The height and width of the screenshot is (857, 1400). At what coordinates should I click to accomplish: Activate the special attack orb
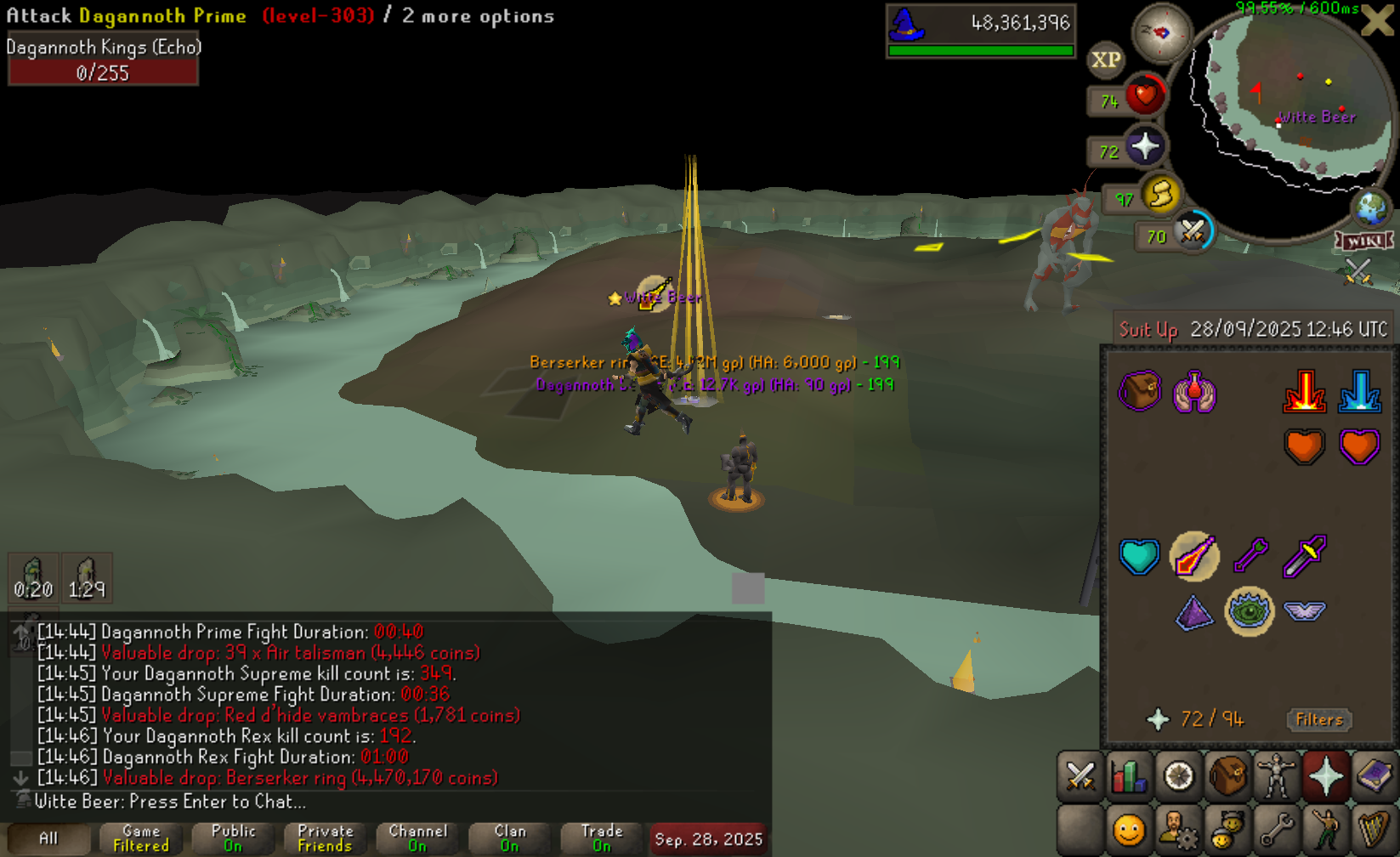pyautogui.click(x=1192, y=231)
